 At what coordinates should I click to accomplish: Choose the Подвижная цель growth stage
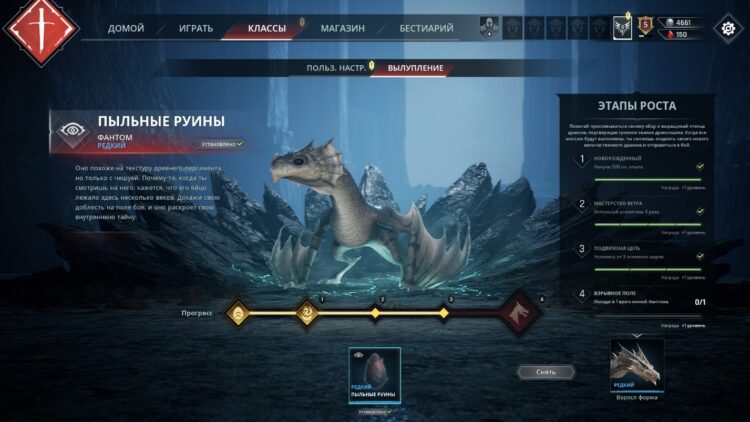click(642, 253)
